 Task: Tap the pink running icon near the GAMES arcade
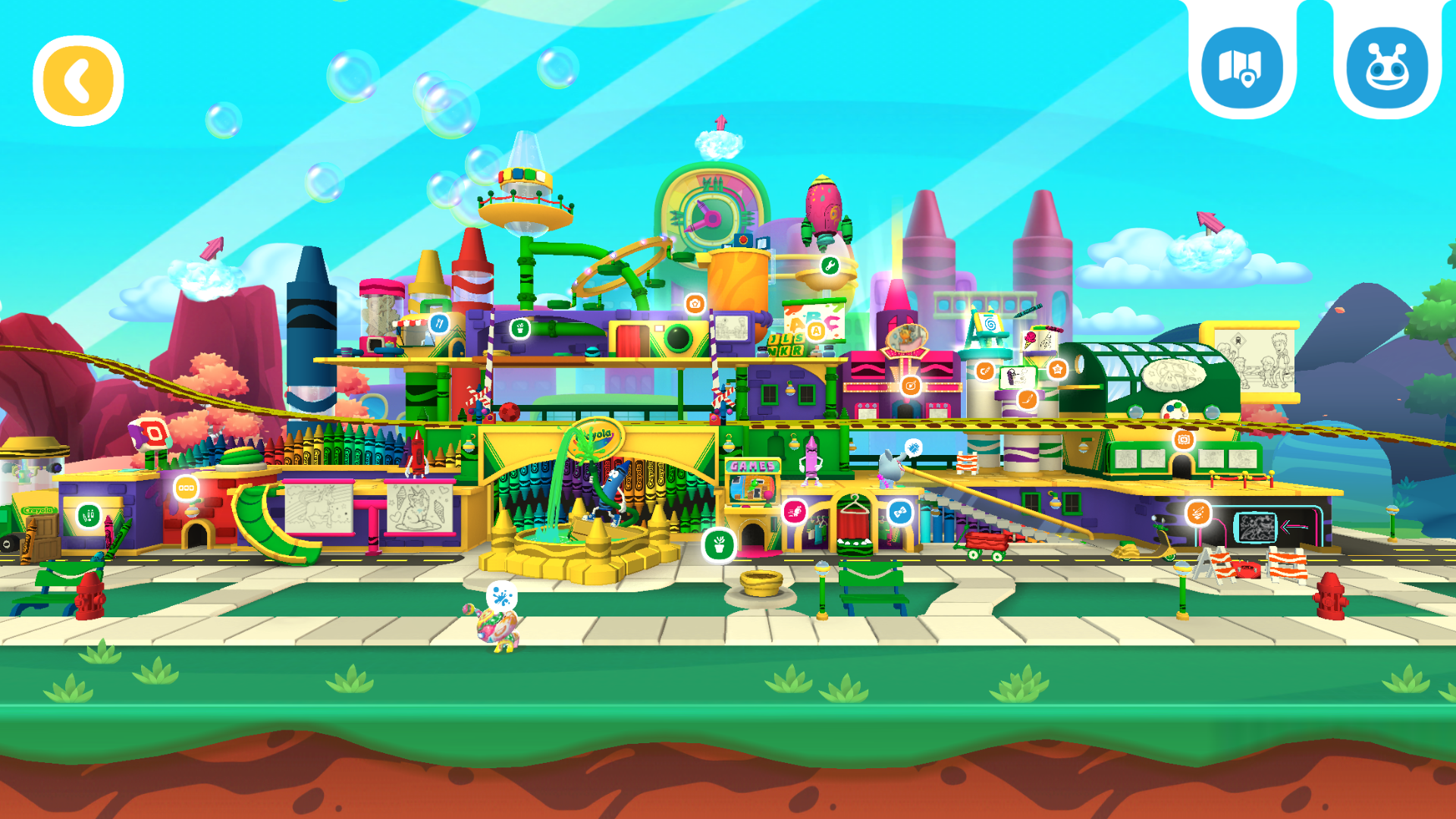[794, 510]
